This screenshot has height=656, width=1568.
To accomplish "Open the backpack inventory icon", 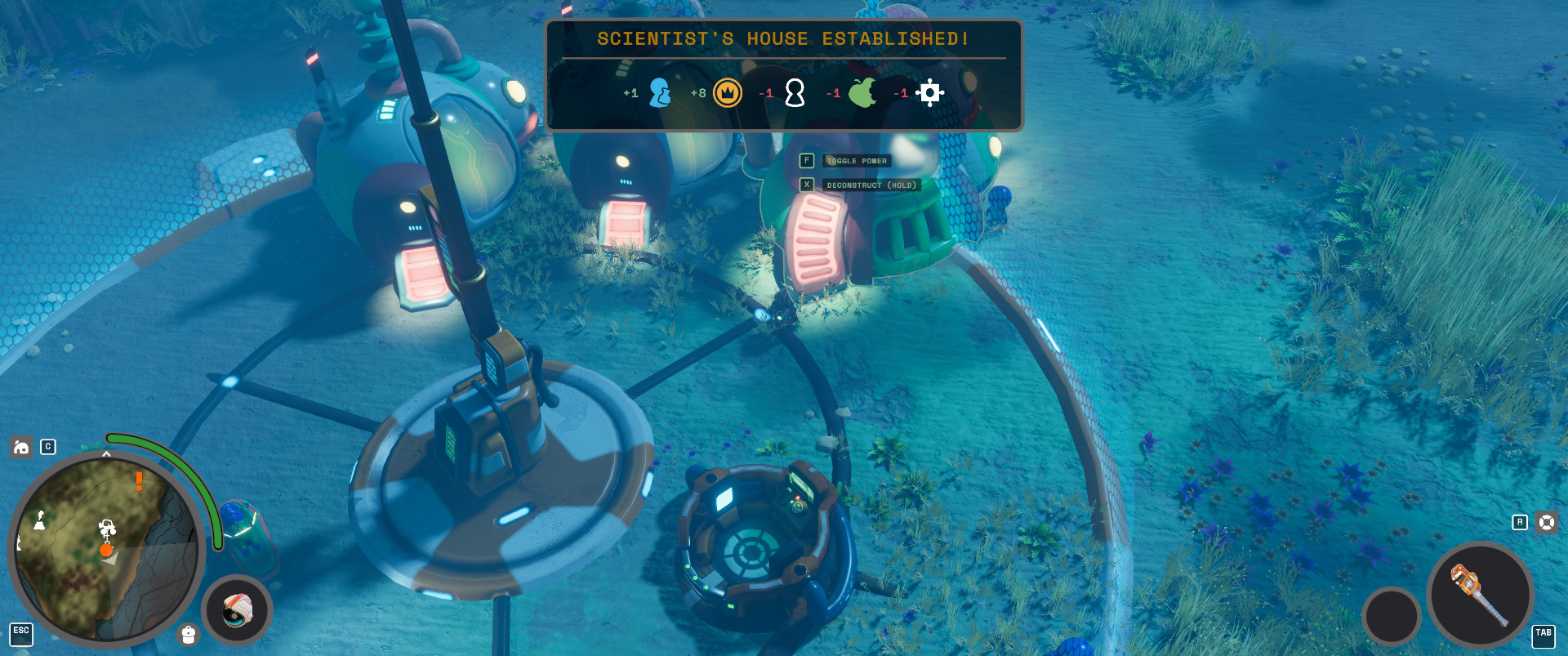I will point(189,635).
